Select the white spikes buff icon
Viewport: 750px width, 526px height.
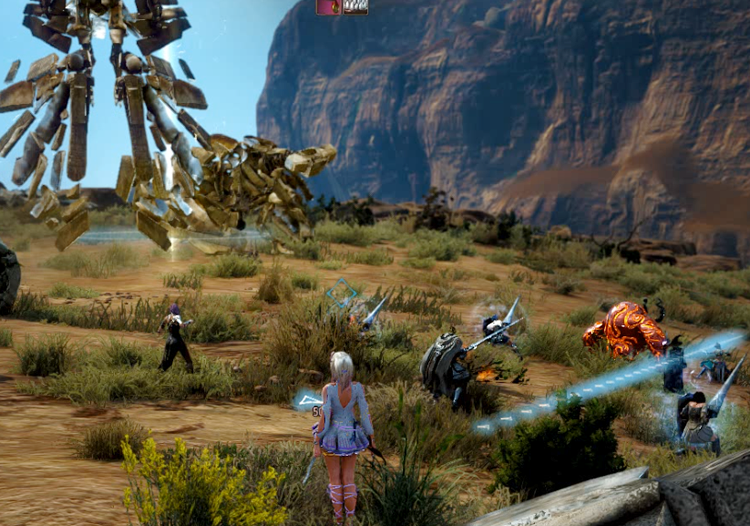point(355,6)
